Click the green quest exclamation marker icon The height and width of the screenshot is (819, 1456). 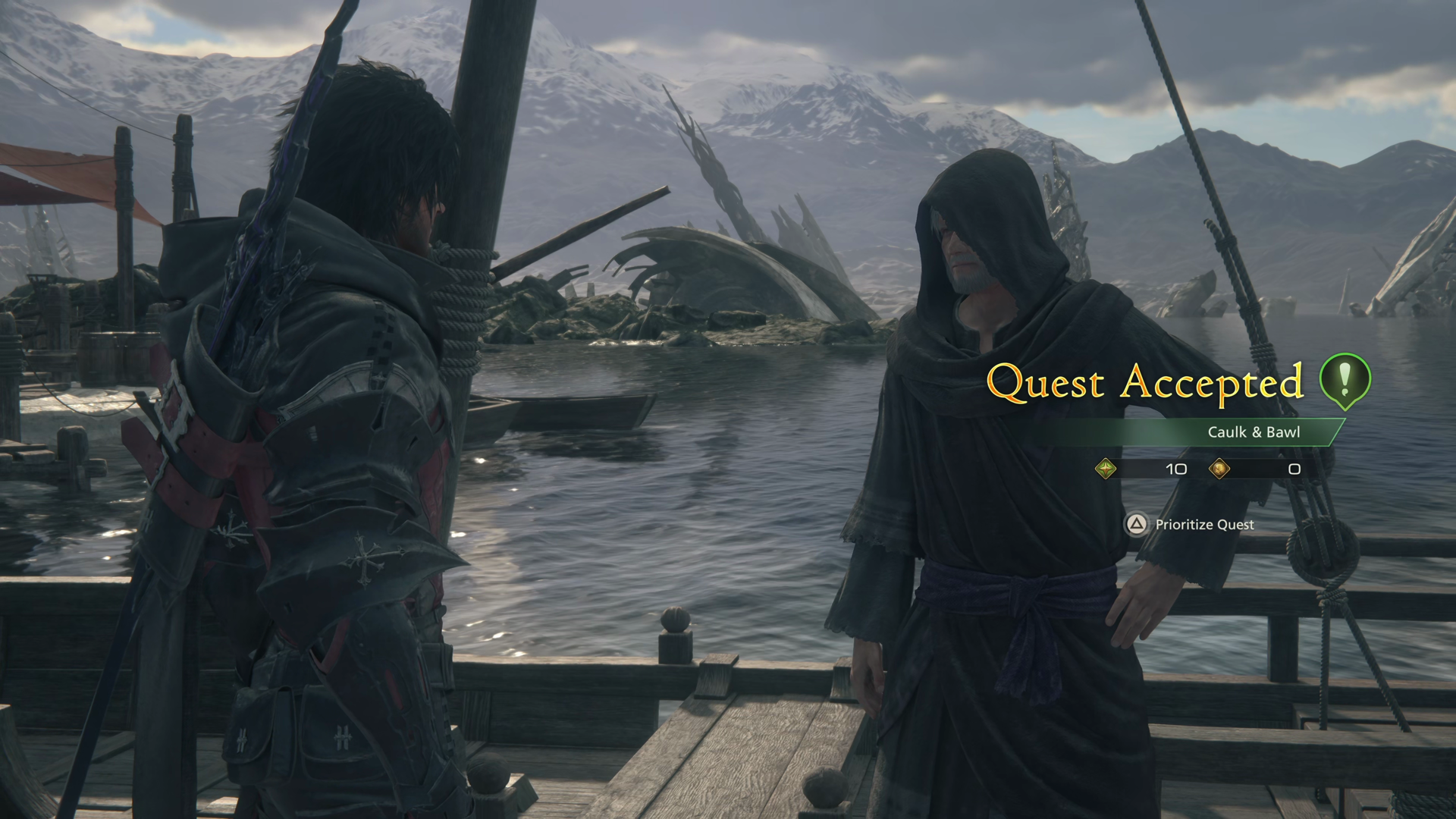click(1345, 381)
